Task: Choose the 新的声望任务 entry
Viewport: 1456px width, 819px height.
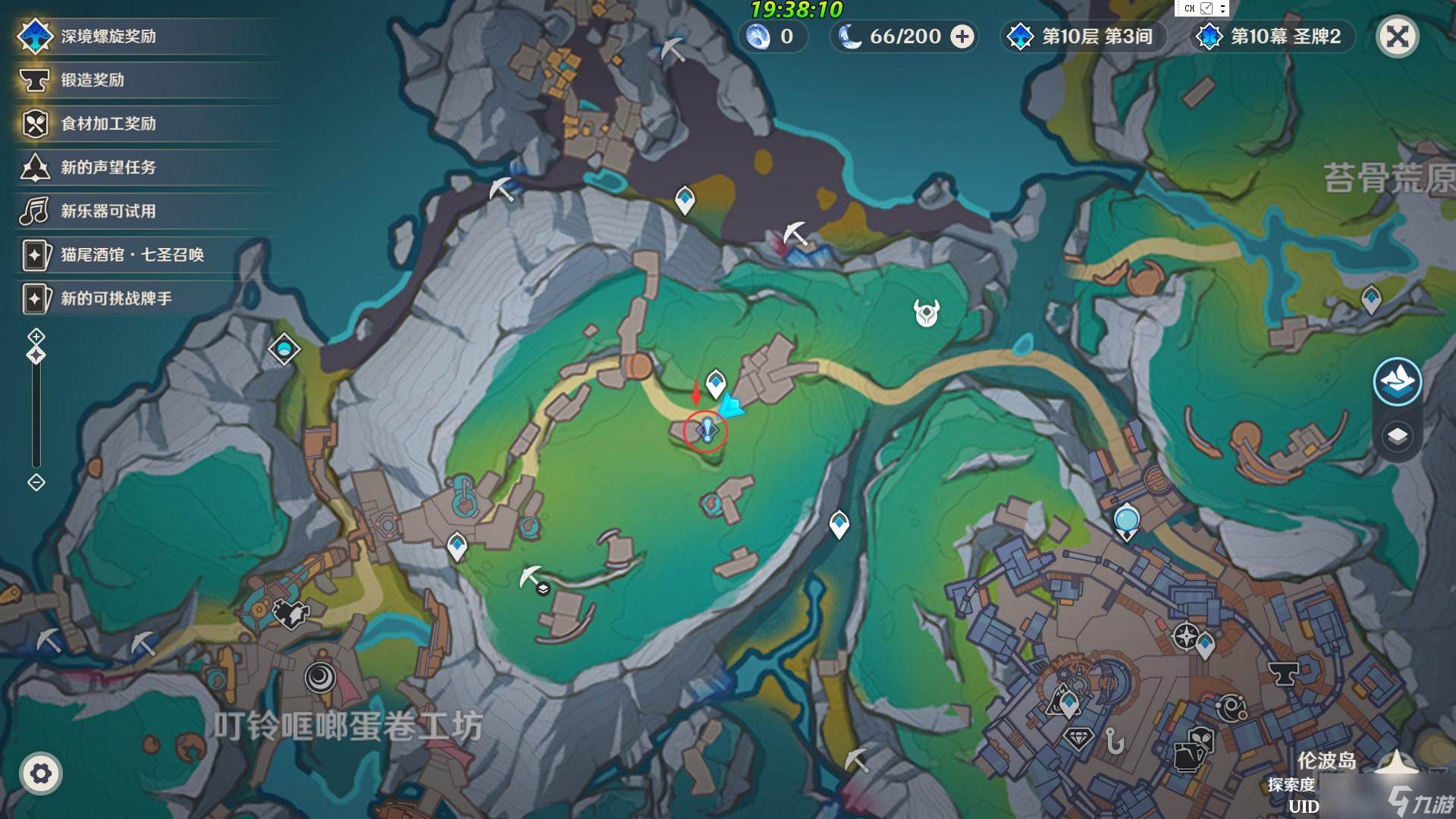Action: click(x=108, y=168)
